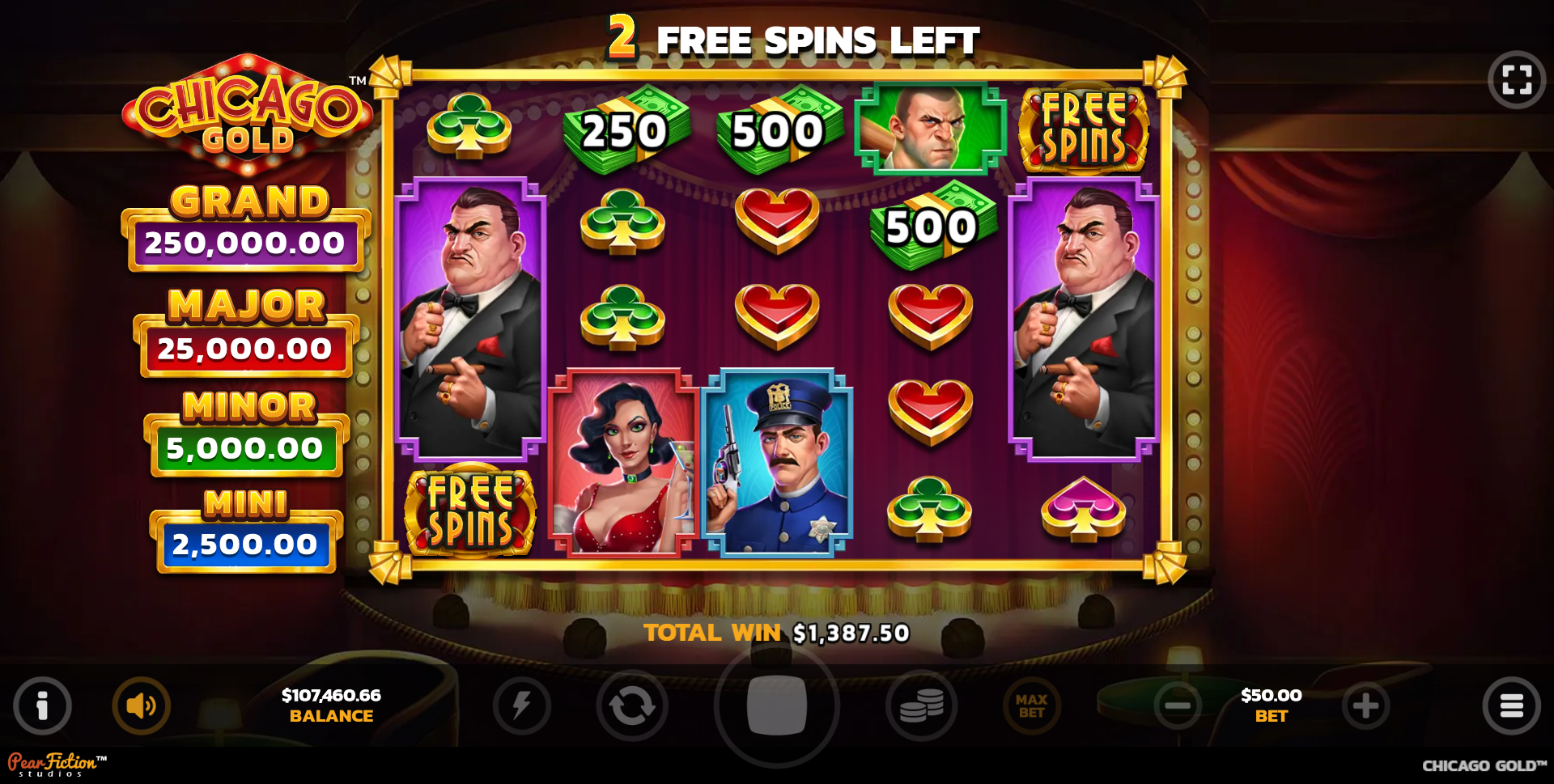Open coin denomination settings
The image size is (1554, 784).
[x=919, y=705]
